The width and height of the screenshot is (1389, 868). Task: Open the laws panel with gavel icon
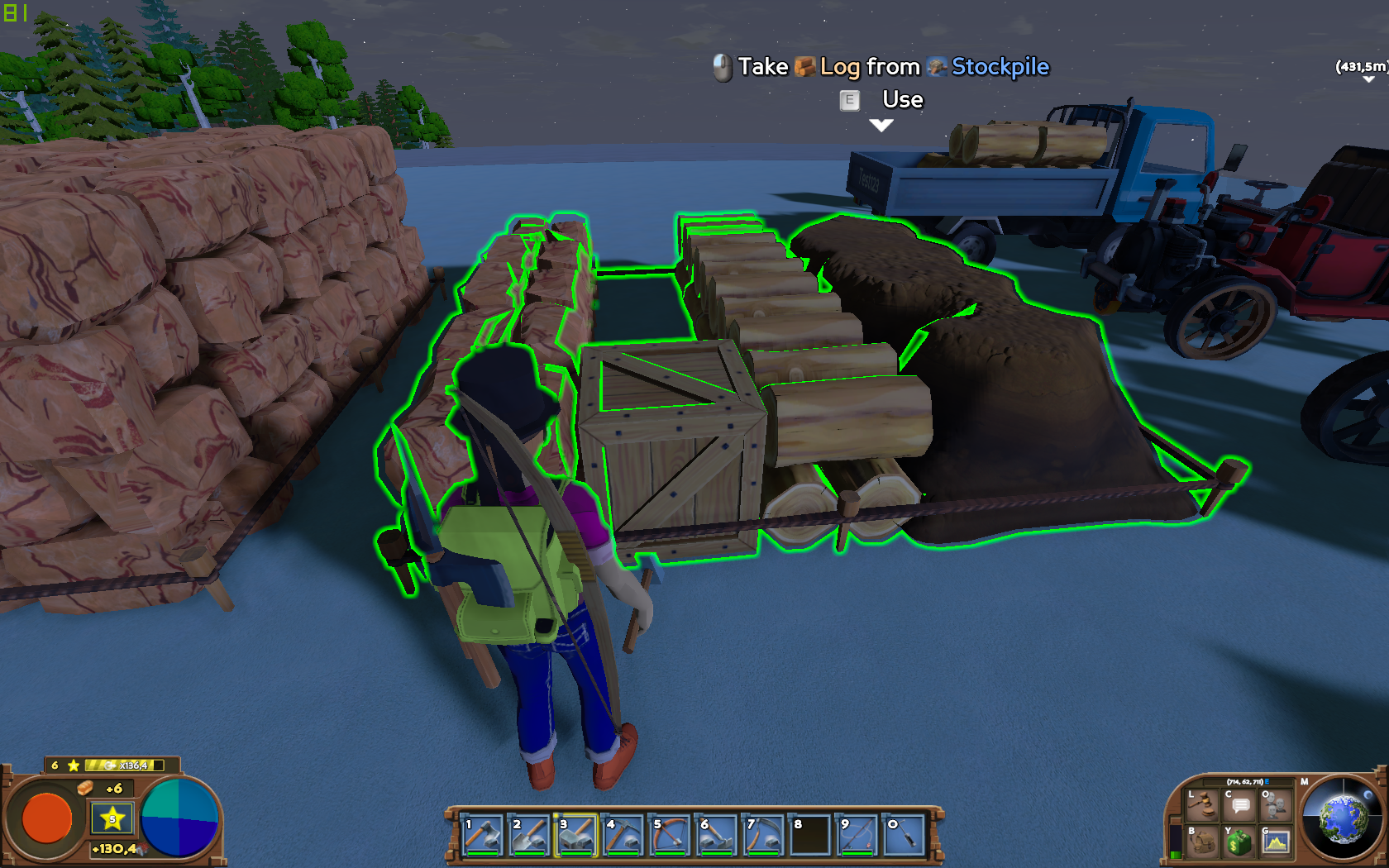tap(1202, 805)
